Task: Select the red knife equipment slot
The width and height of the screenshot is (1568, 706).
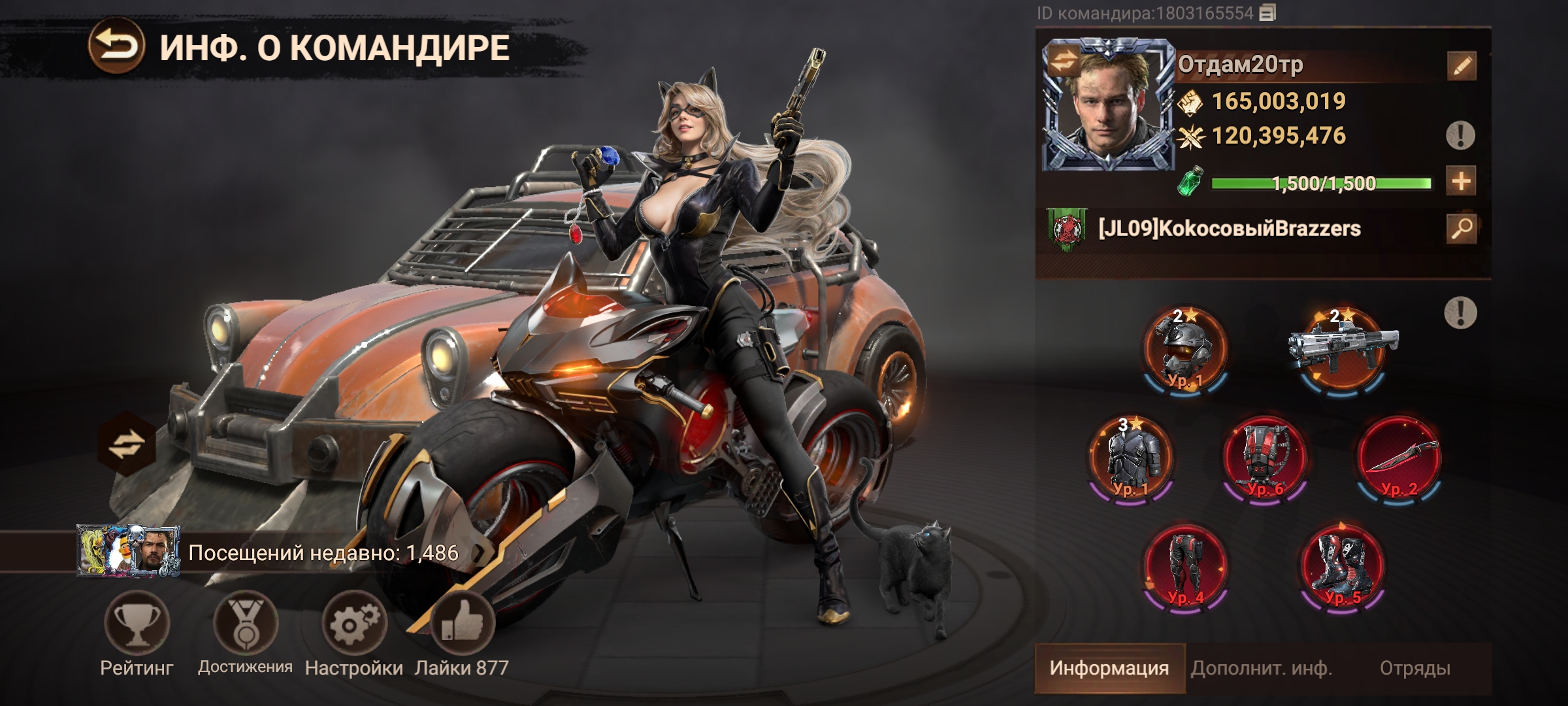Action: click(x=1399, y=458)
